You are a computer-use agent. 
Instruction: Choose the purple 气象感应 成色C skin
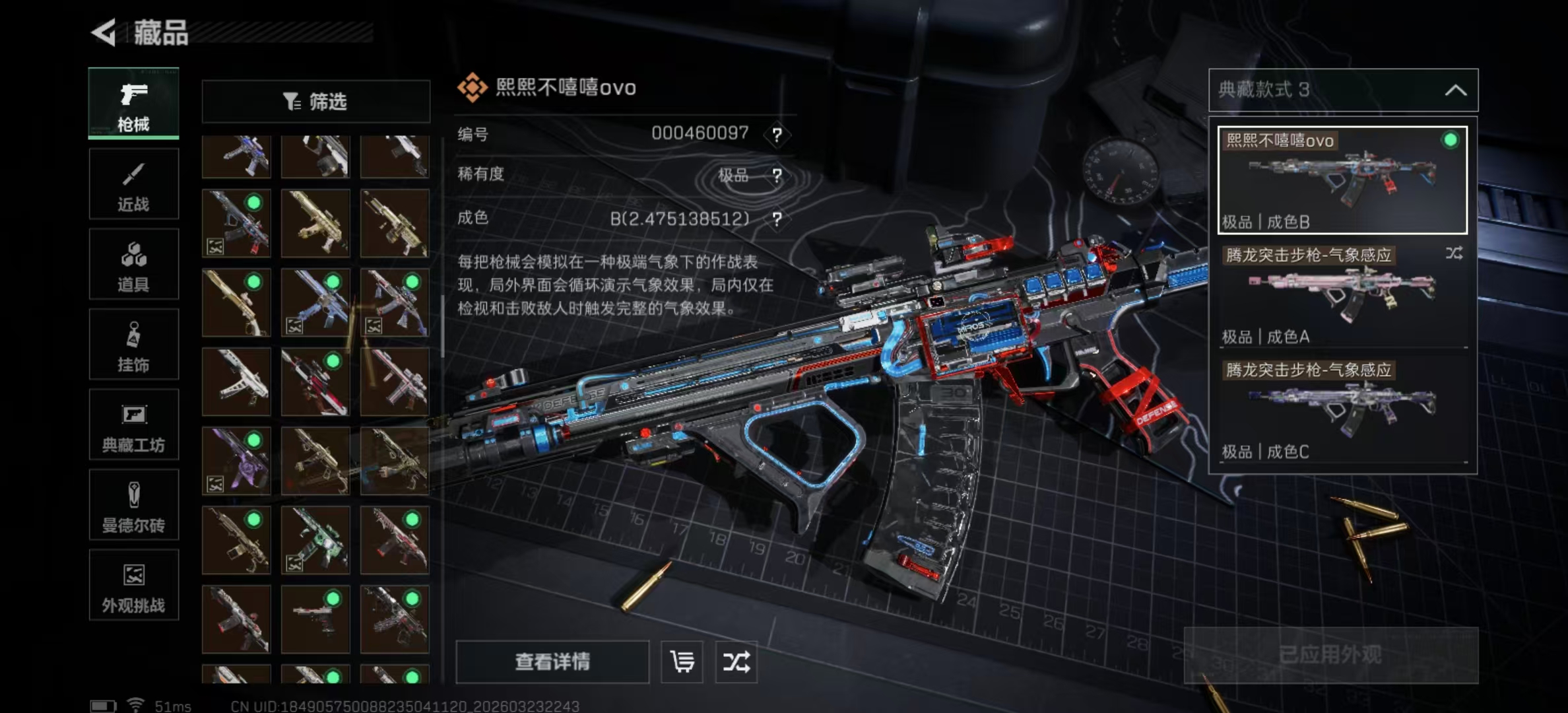[1342, 410]
